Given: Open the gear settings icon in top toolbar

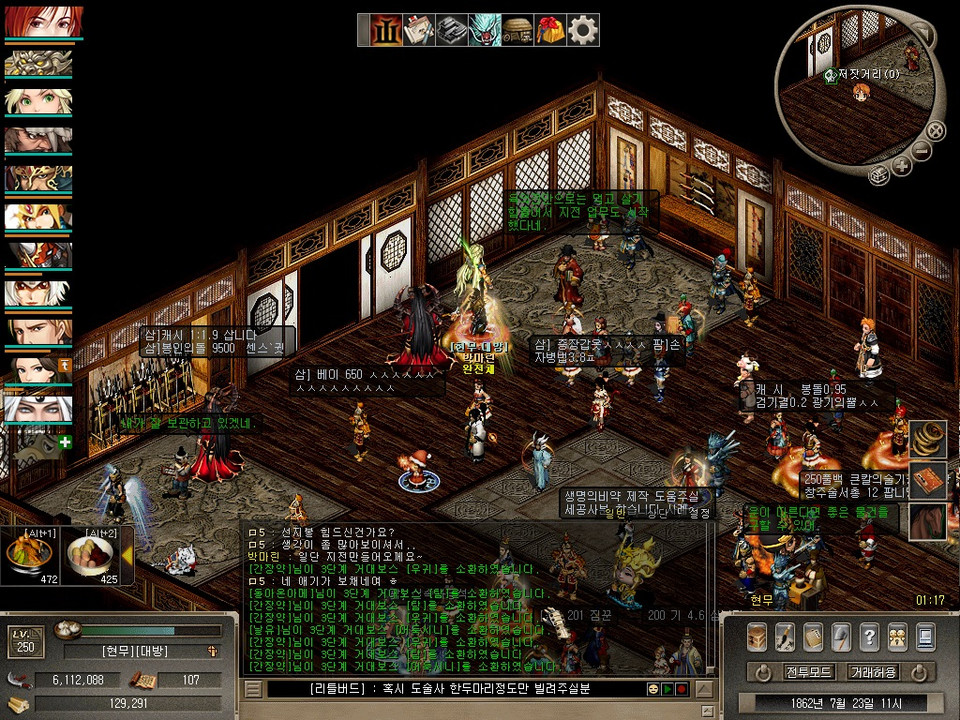Looking at the screenshot, I should coord(583,30).
